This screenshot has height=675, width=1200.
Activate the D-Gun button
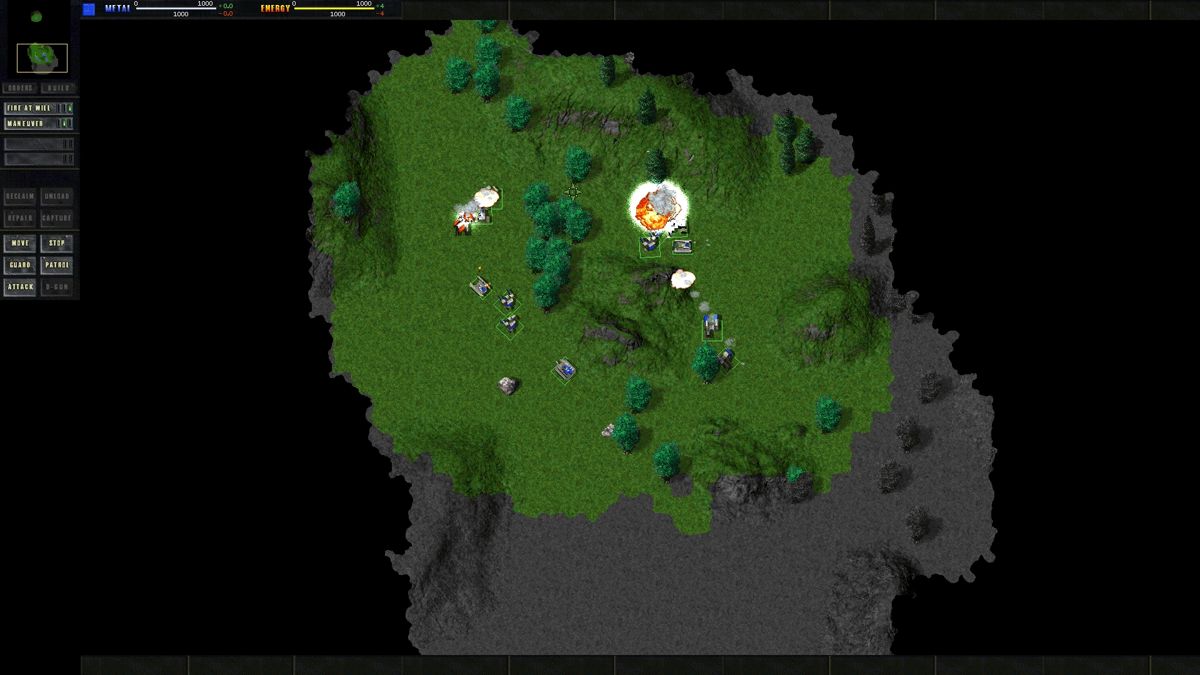pos(57,288)
